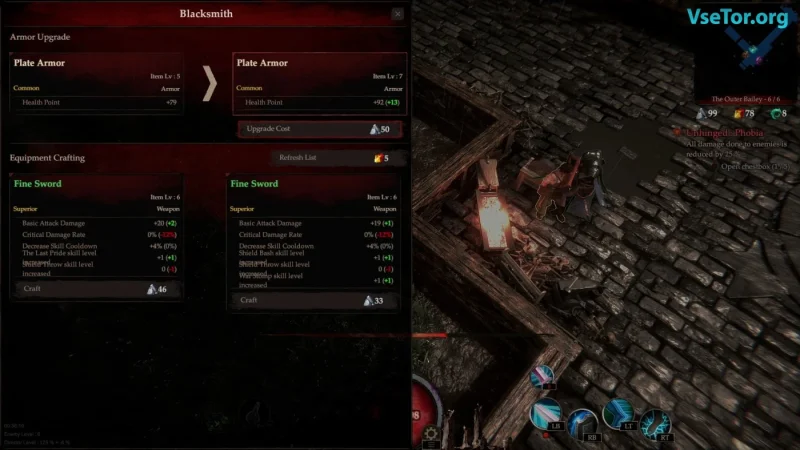Screen dimensions: 800x450
Task: Select the item level 7 Plate Armor preview
Action: [x=319, y=83]
